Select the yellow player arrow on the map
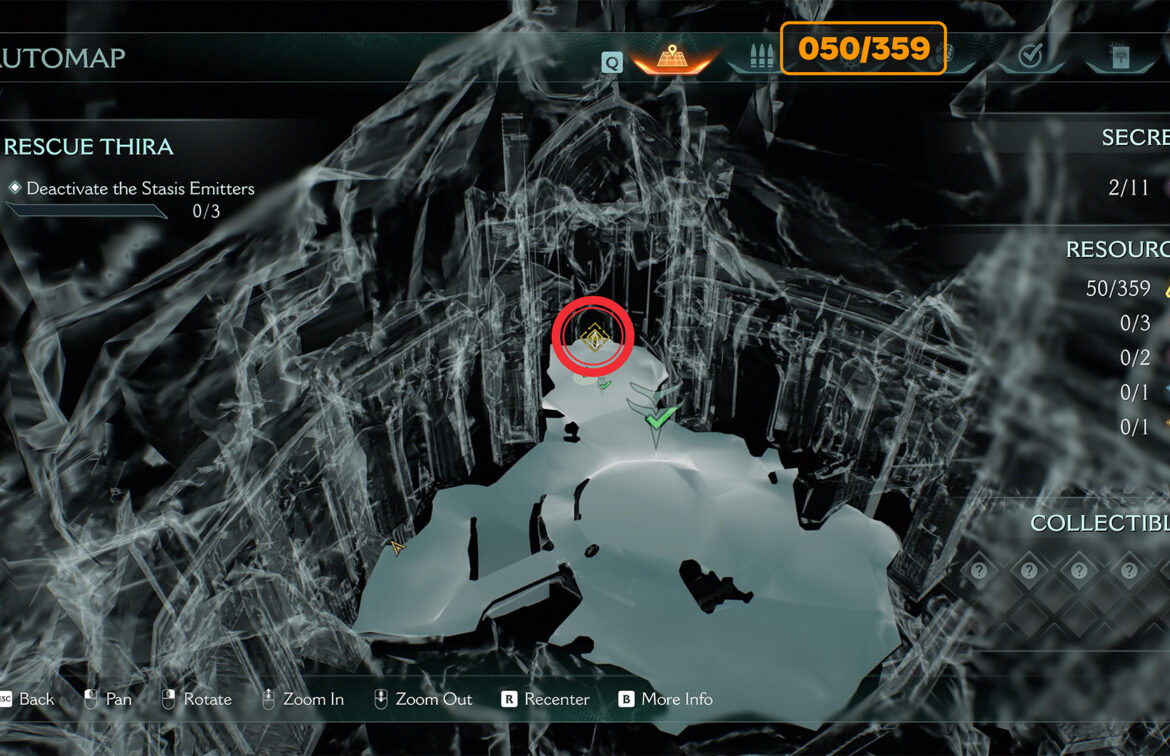 [x=398, y=547]
